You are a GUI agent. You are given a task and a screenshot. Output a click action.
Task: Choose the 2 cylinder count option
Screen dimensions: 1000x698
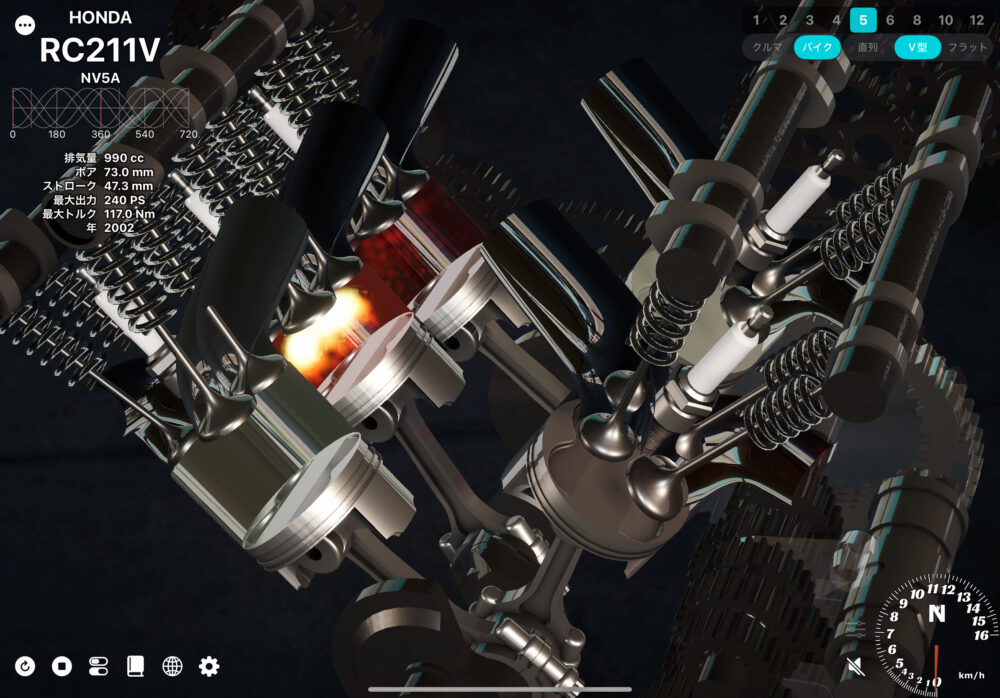click(783, 19)
